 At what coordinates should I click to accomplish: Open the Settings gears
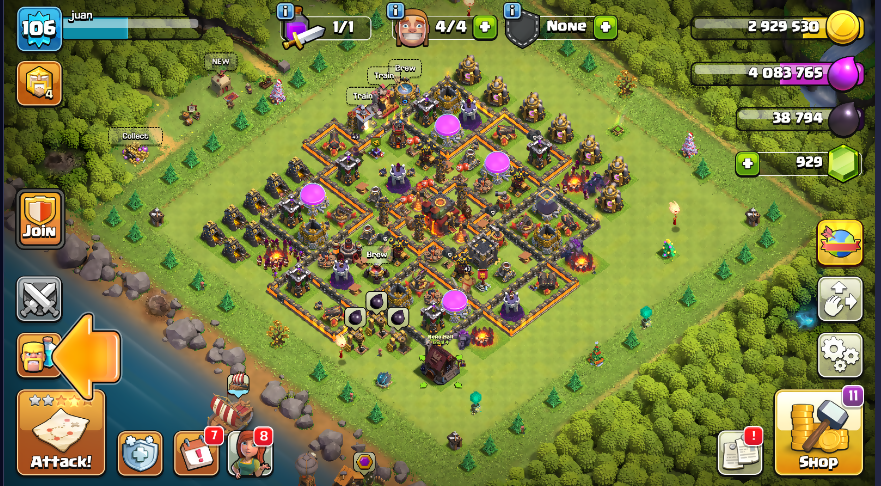tap(839, 353)
